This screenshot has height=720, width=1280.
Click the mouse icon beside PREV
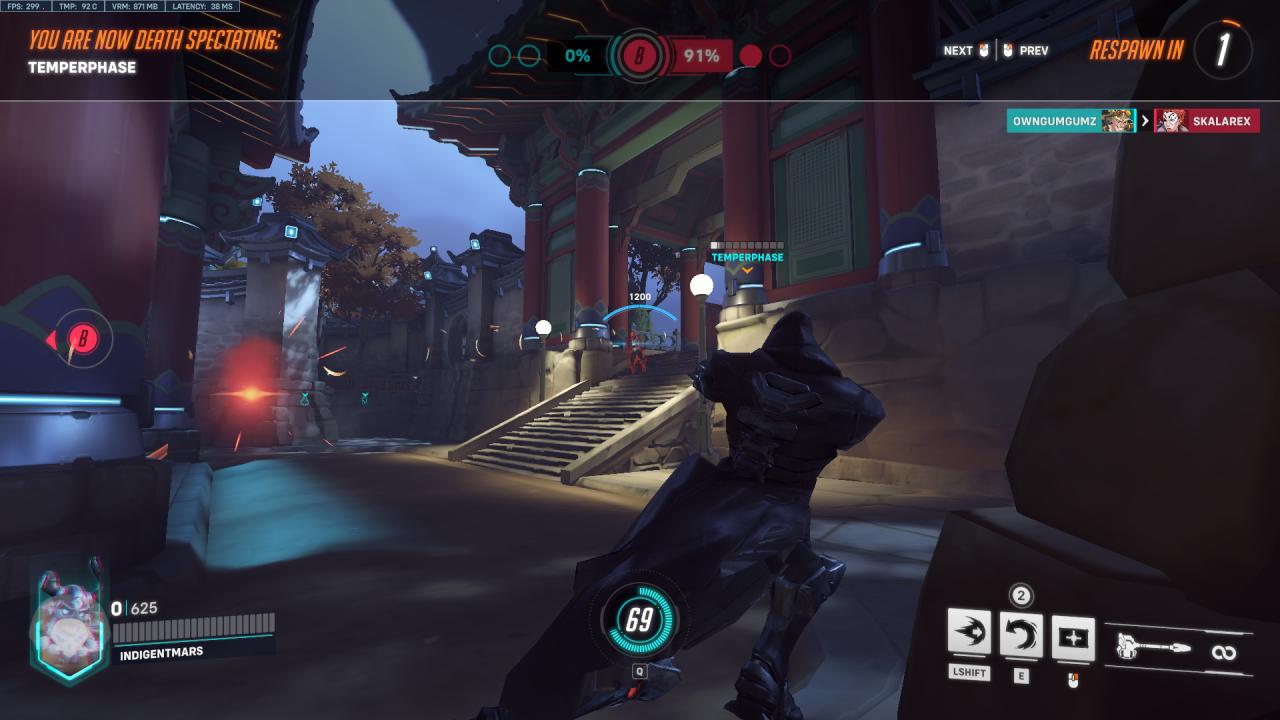(x=1010, y=50)
